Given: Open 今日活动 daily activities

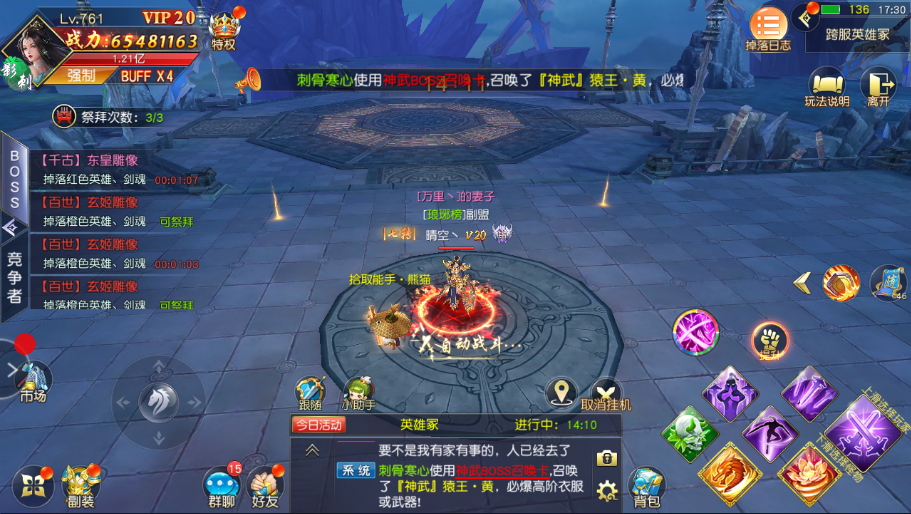Looking at the screenshot, I should tap(318, 424).
